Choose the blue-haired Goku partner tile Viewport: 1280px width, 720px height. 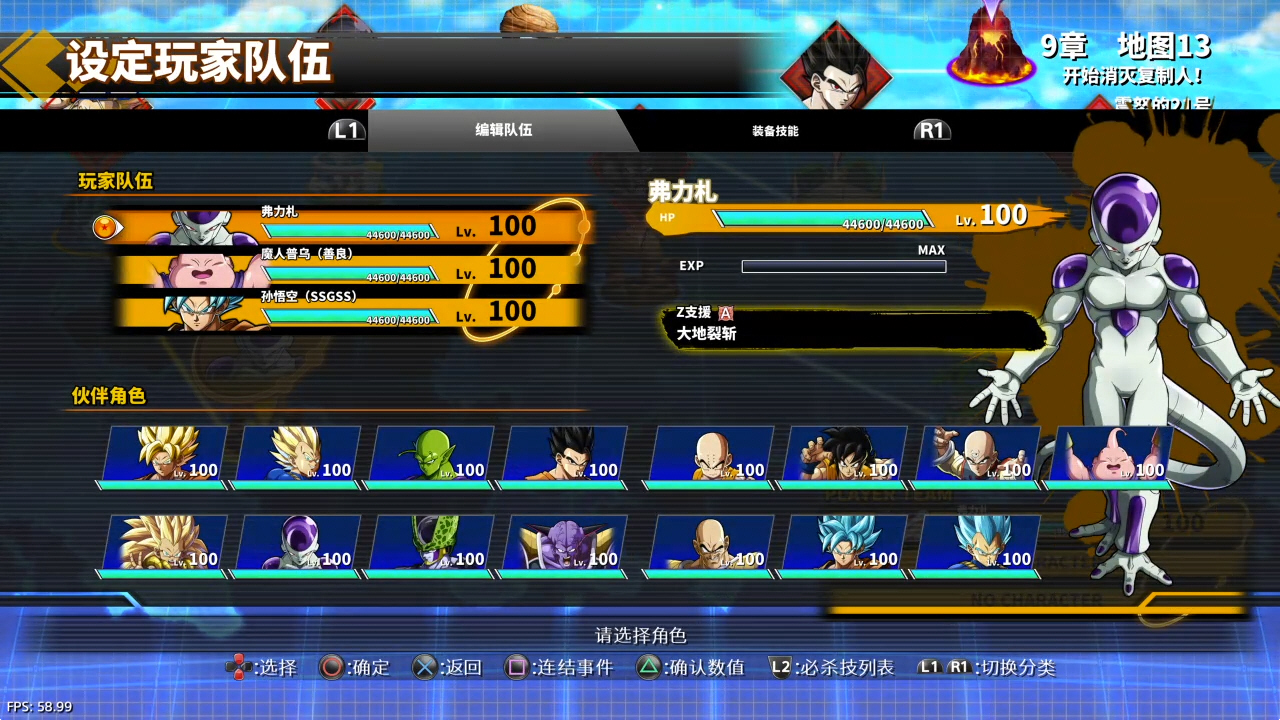click(844, 545)
